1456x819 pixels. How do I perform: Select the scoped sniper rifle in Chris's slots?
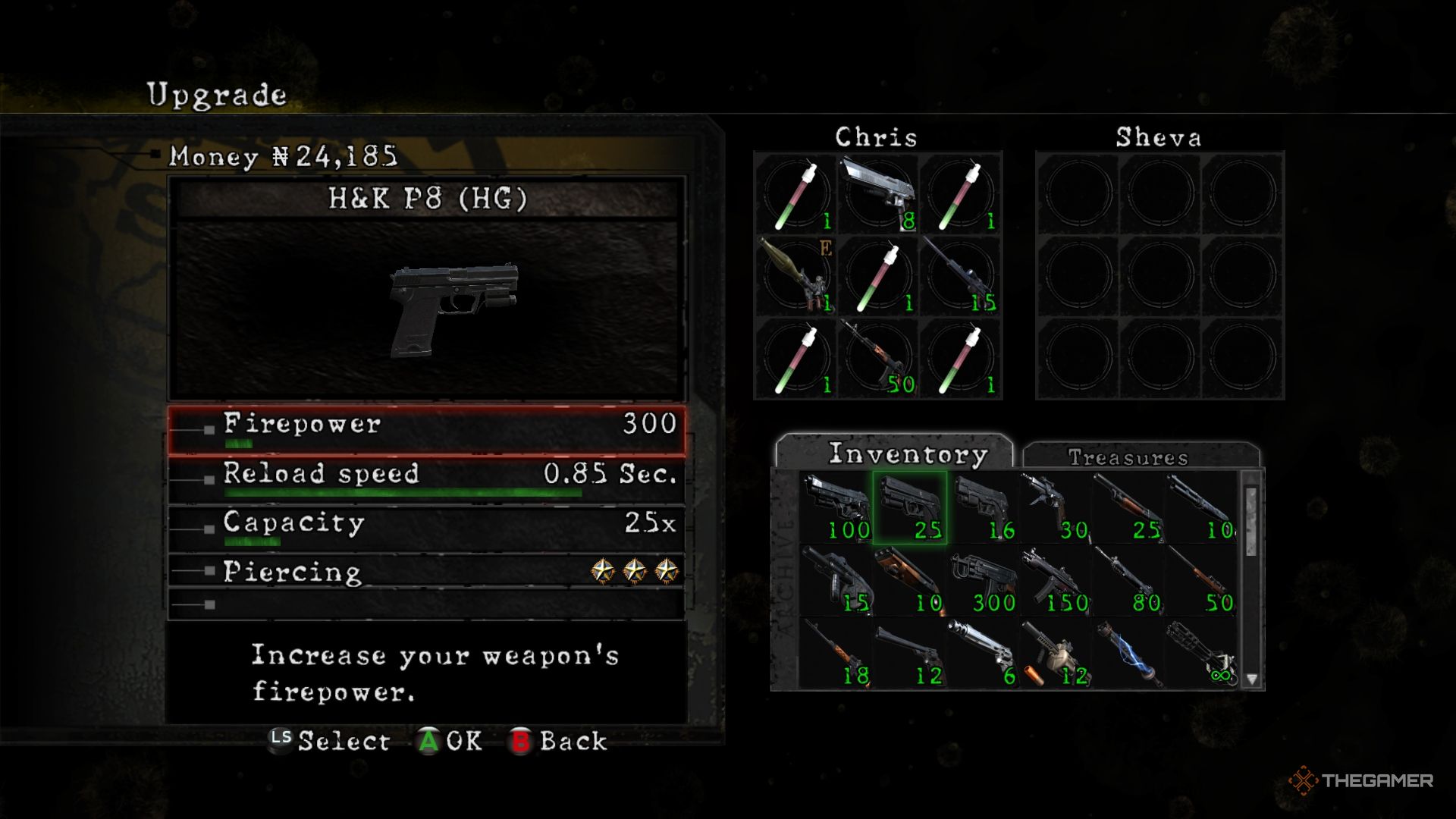960,276
